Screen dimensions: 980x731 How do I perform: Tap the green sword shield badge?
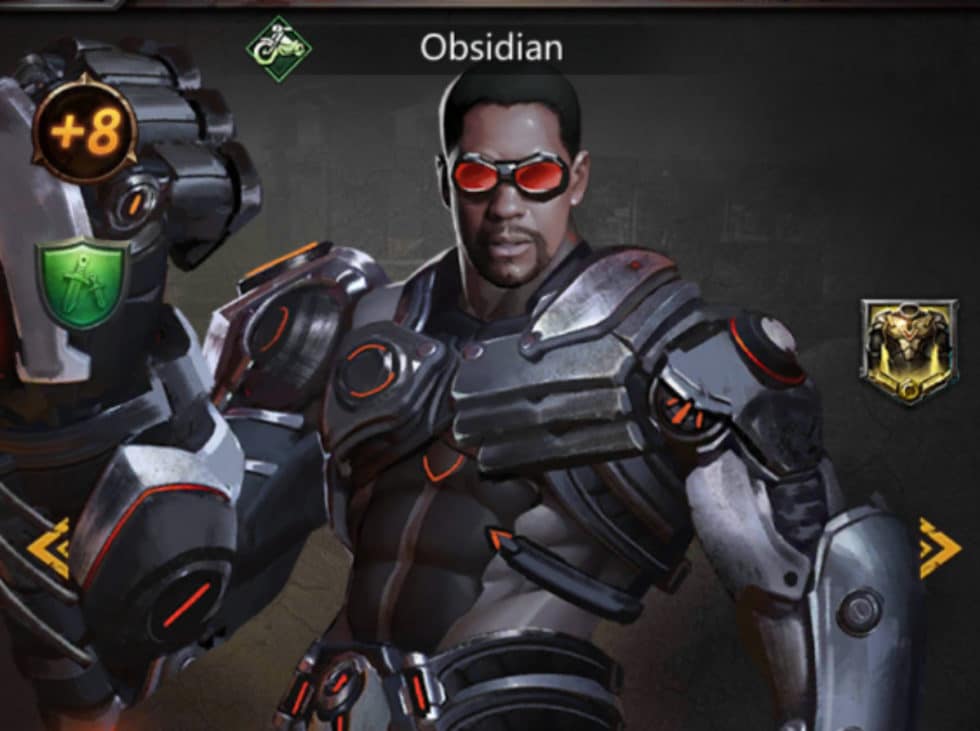[83, 281]
